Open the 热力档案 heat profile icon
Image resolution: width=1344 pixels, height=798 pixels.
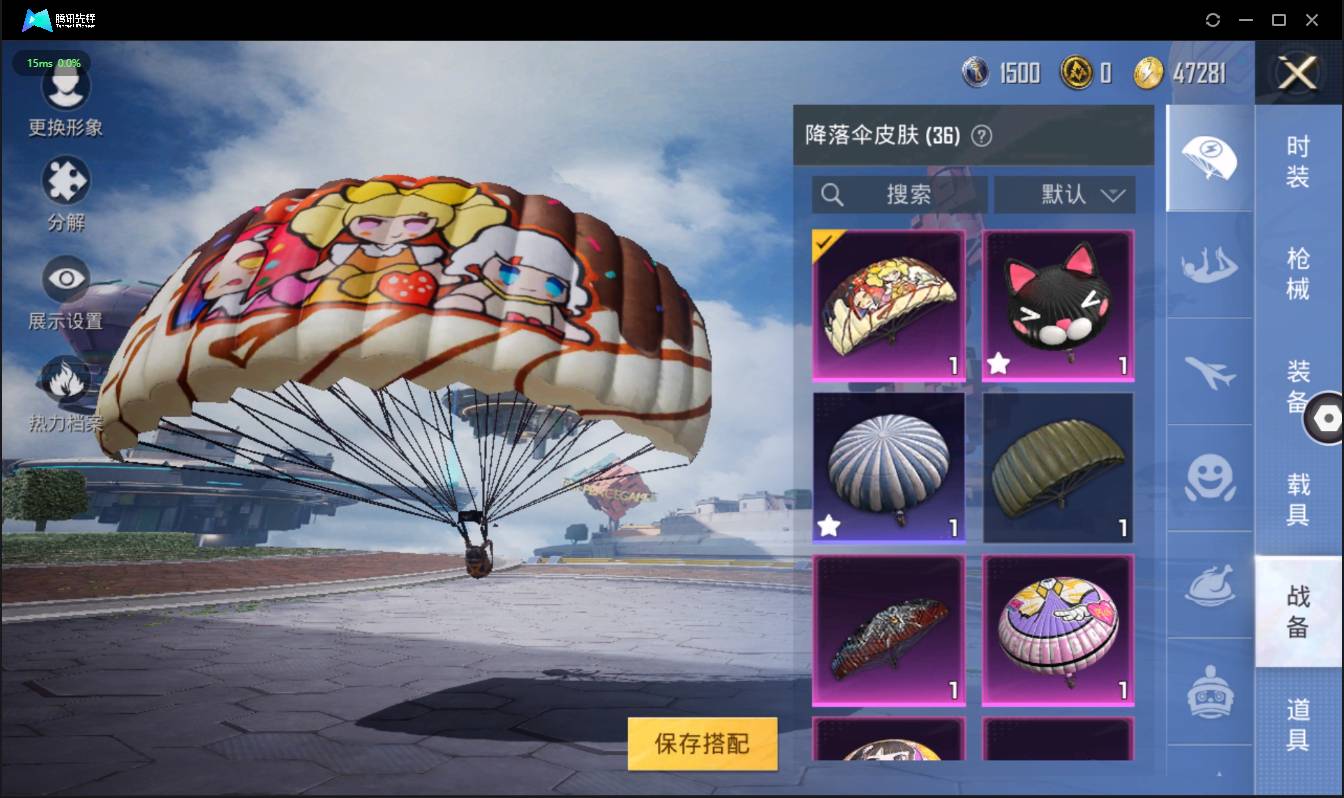pos(65,380)
